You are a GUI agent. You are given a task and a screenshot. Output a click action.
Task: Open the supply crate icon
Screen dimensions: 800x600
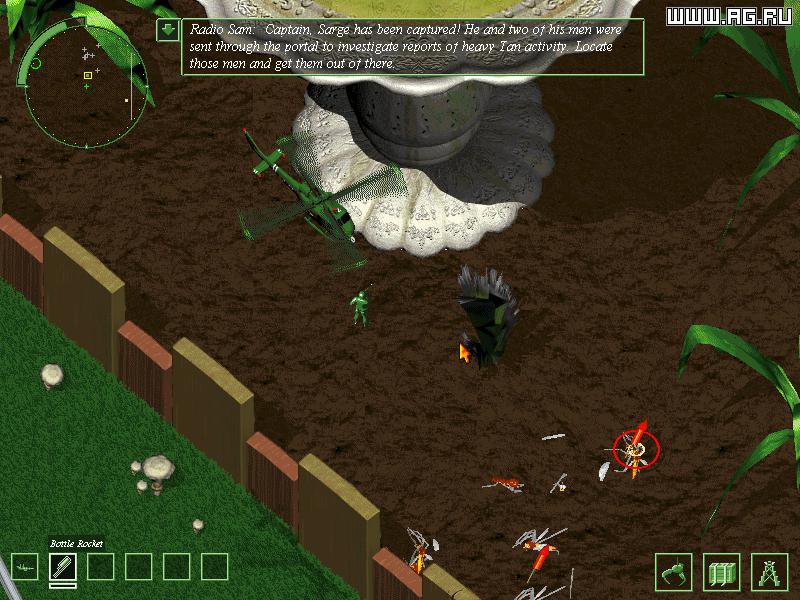click(x=721, y=571)
